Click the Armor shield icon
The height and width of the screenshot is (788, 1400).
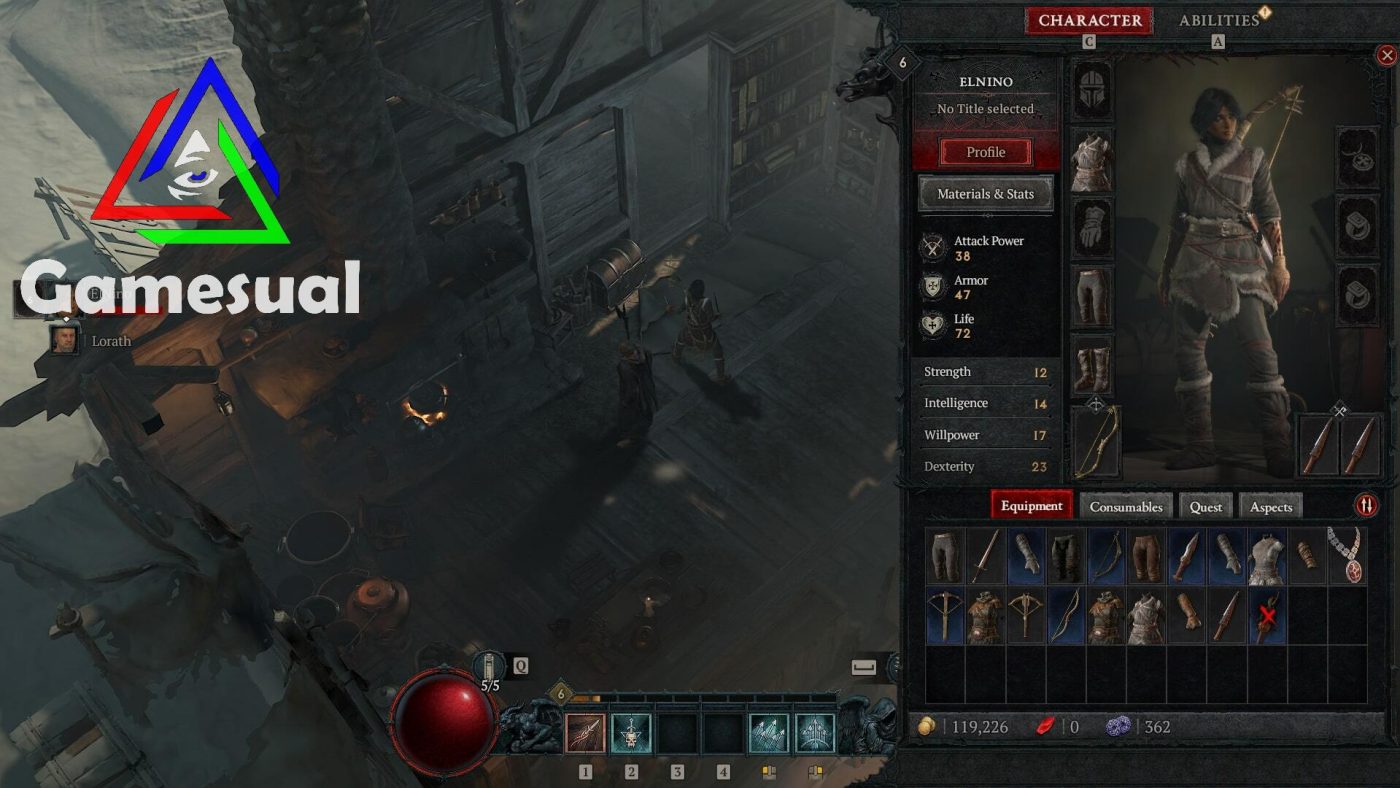pyautogui.click(x=934, y=287)
